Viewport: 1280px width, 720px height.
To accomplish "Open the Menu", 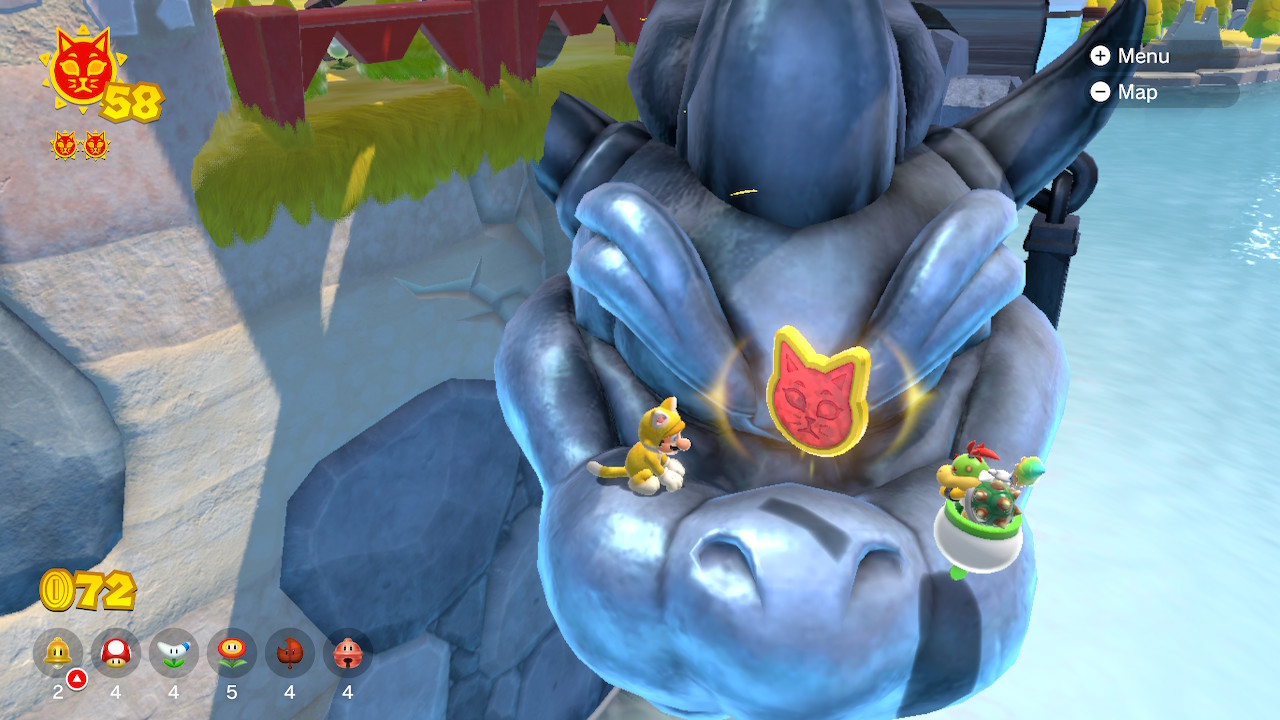I will [1130, 56].
